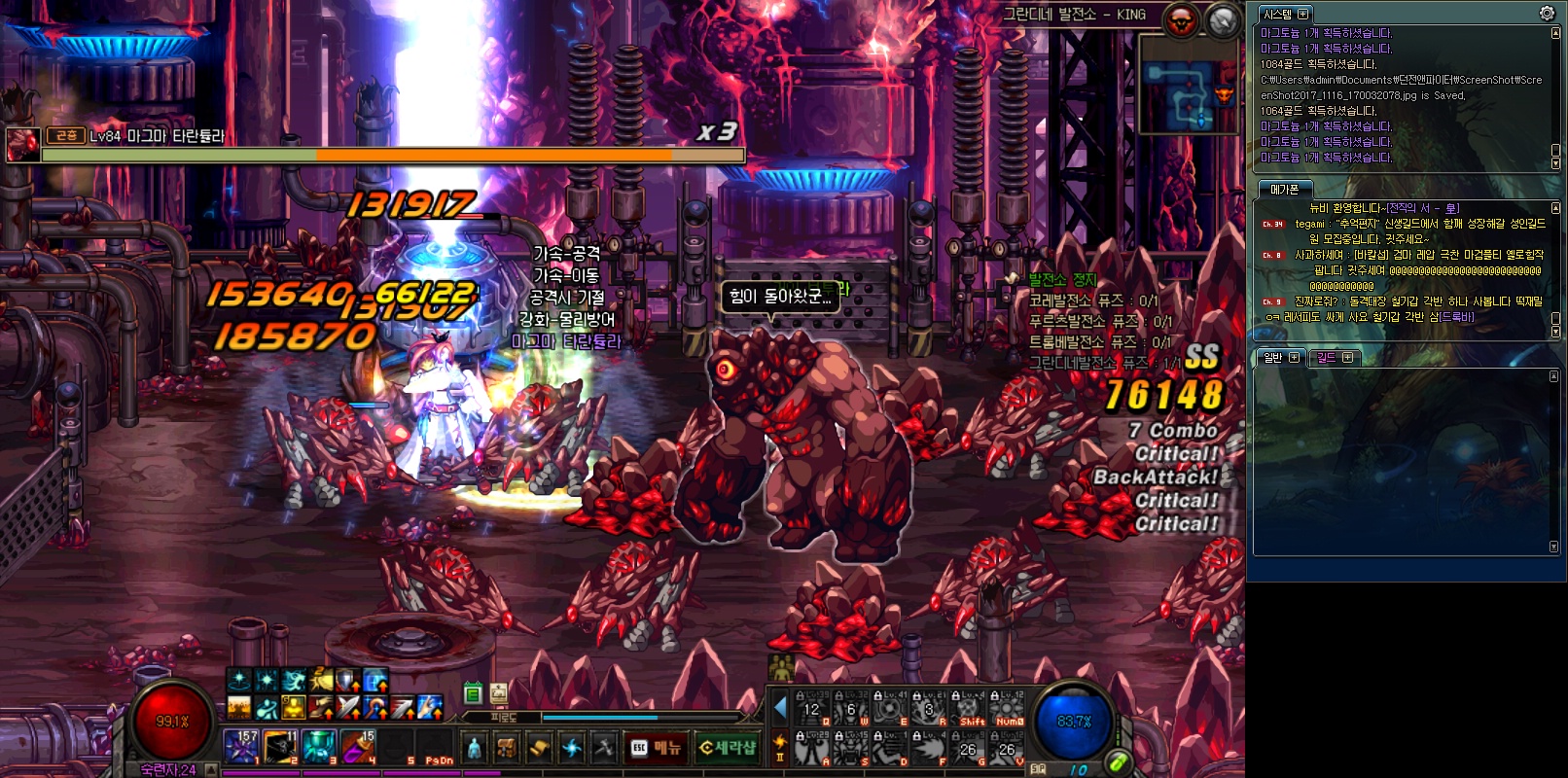Select the 일반 chat tab
Viewport: 1568px width, 778px height.
click(1279, 358)
